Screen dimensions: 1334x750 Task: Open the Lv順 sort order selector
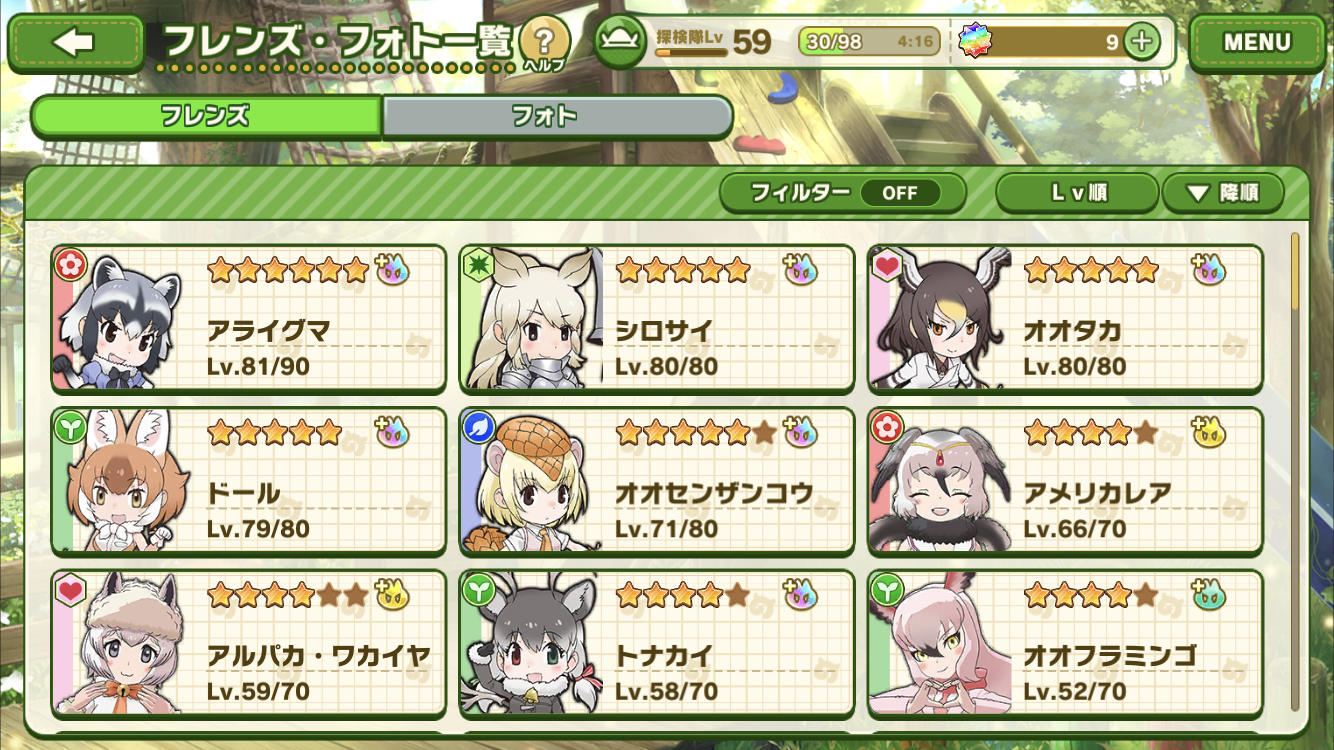click(x=1077, y=193)
